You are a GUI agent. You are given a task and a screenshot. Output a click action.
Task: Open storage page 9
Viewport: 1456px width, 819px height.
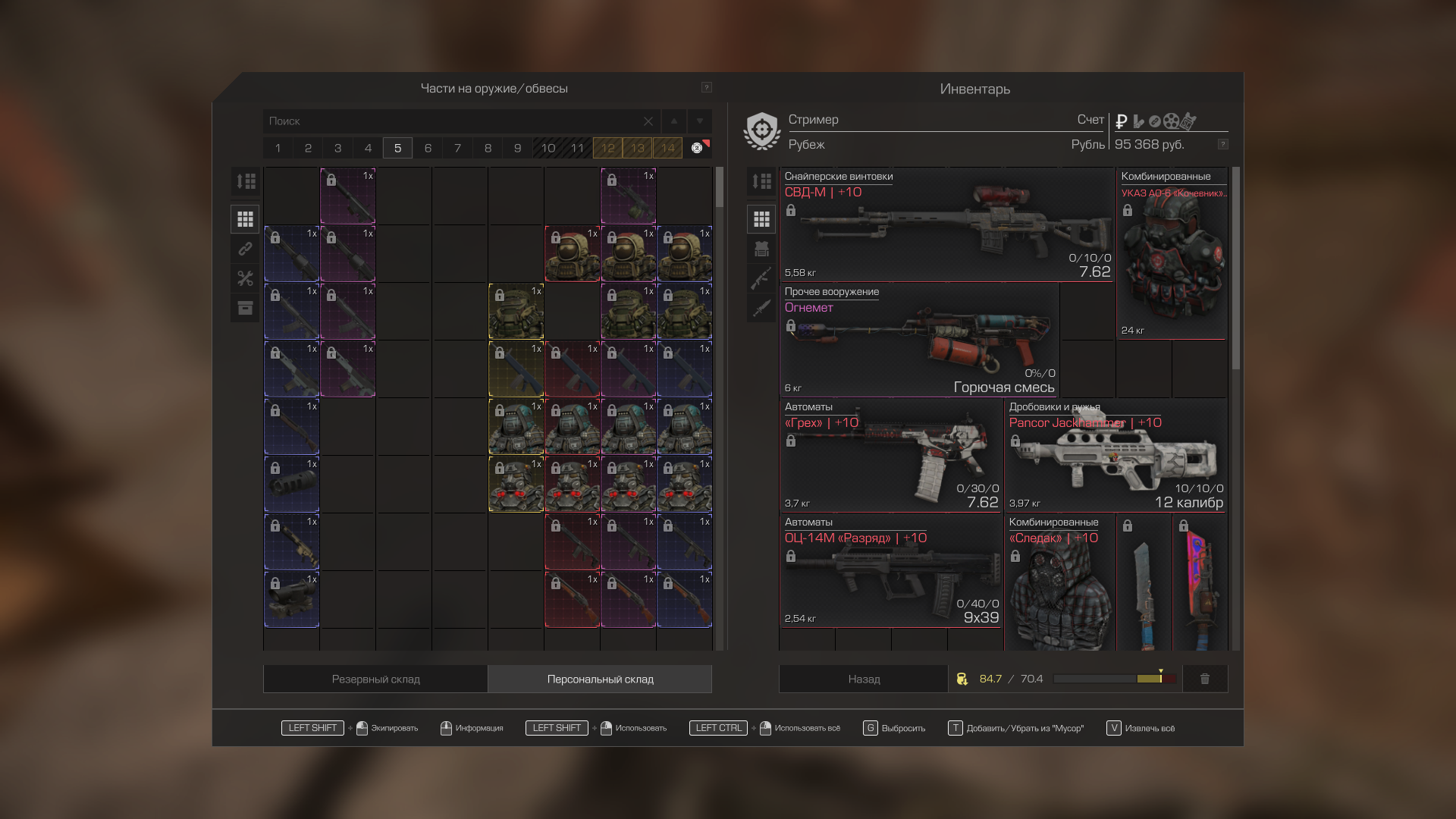coord(518,148)
